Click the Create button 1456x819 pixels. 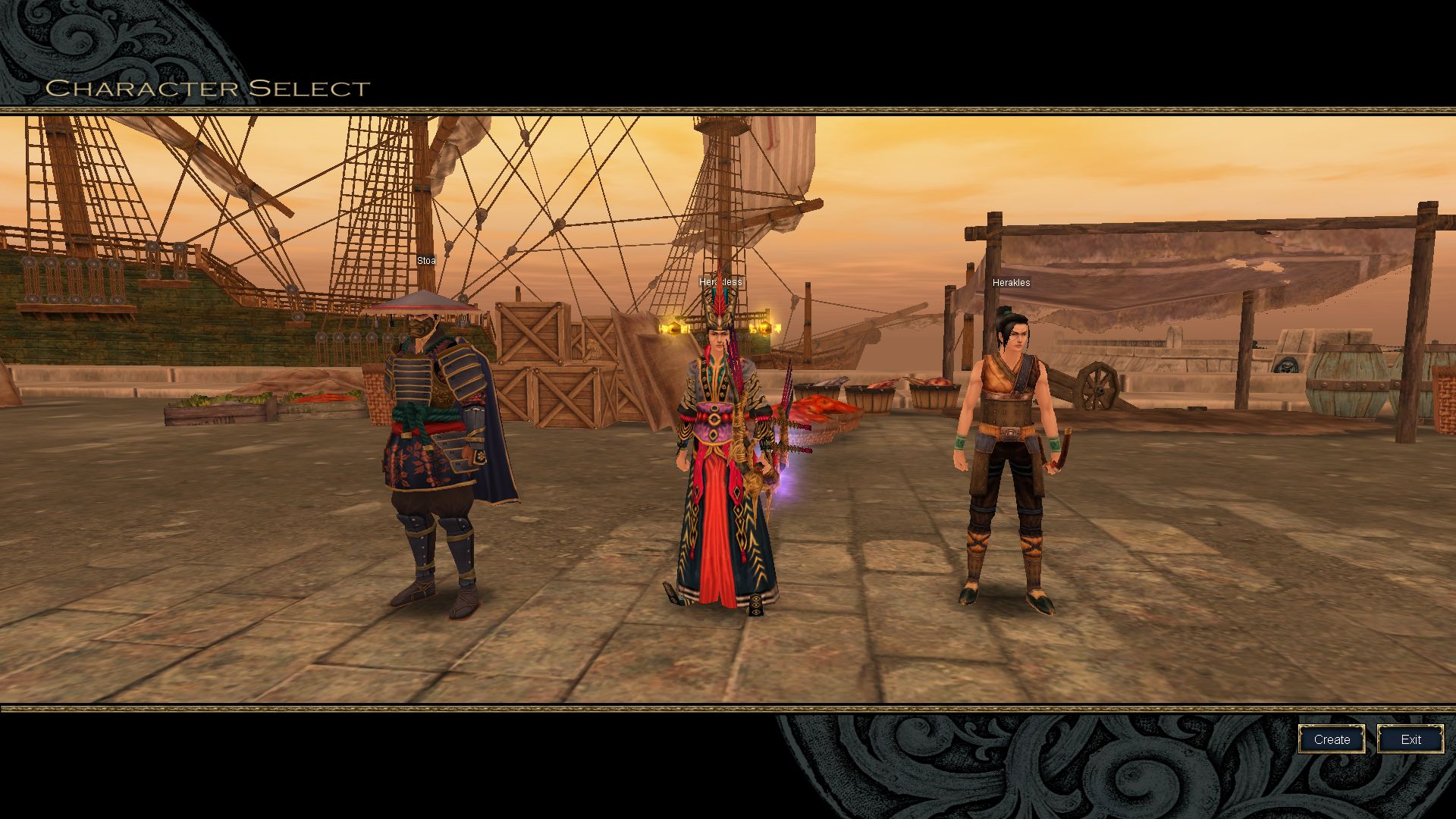1332,739
